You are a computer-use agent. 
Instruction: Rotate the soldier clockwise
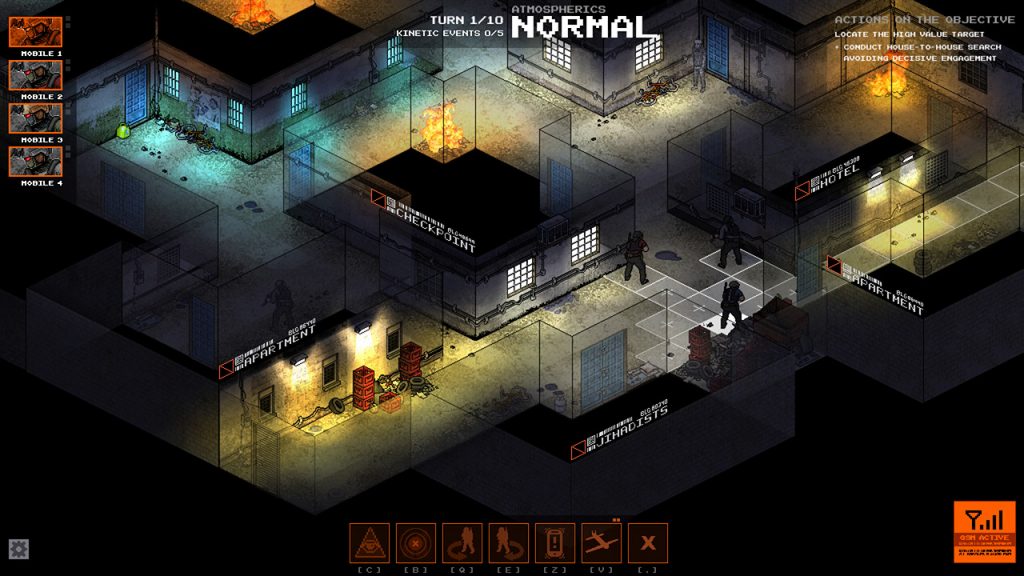coord(508,543)
